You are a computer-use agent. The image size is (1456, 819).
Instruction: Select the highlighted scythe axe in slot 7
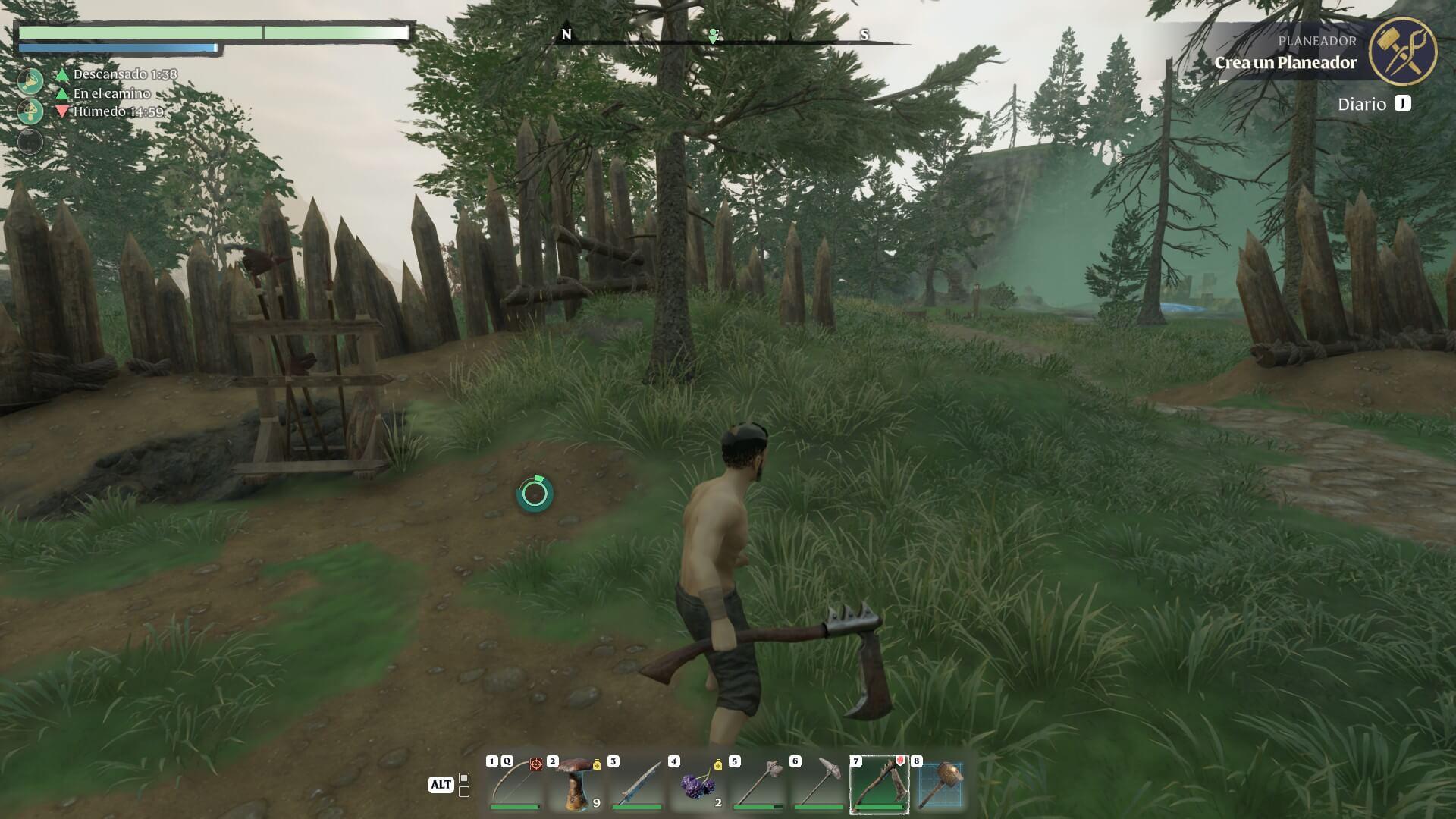[880, 784]
